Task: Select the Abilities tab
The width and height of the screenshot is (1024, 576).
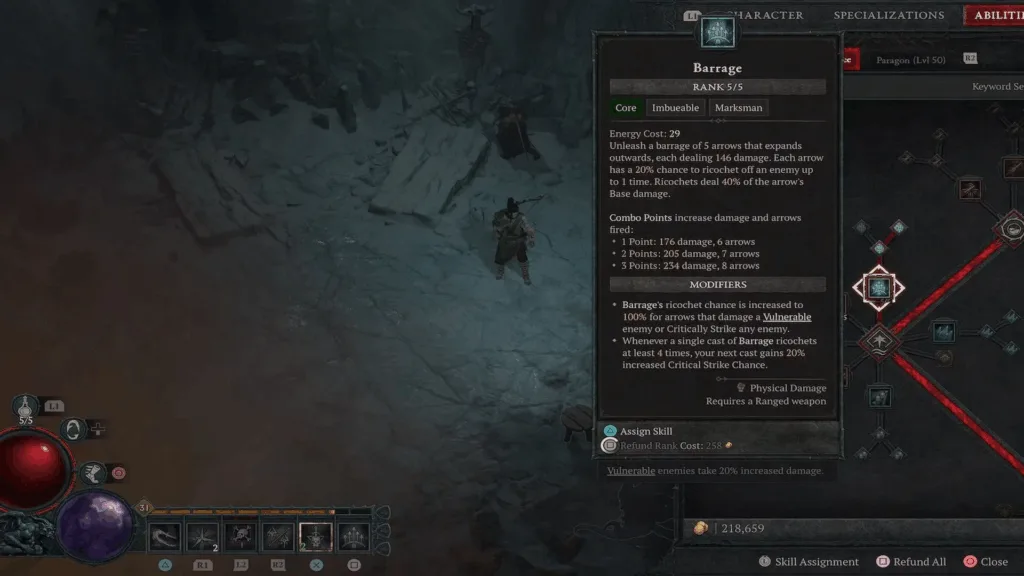Action: tap(995, 15)
